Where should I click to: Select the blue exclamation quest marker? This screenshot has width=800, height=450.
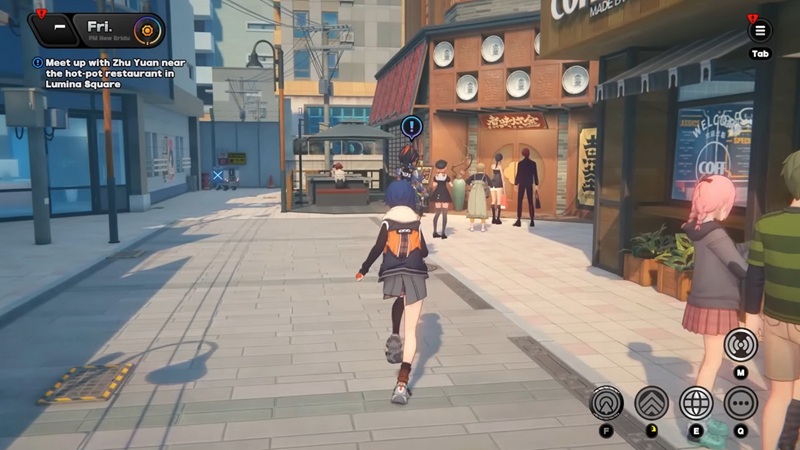click(x=412, y=127)
